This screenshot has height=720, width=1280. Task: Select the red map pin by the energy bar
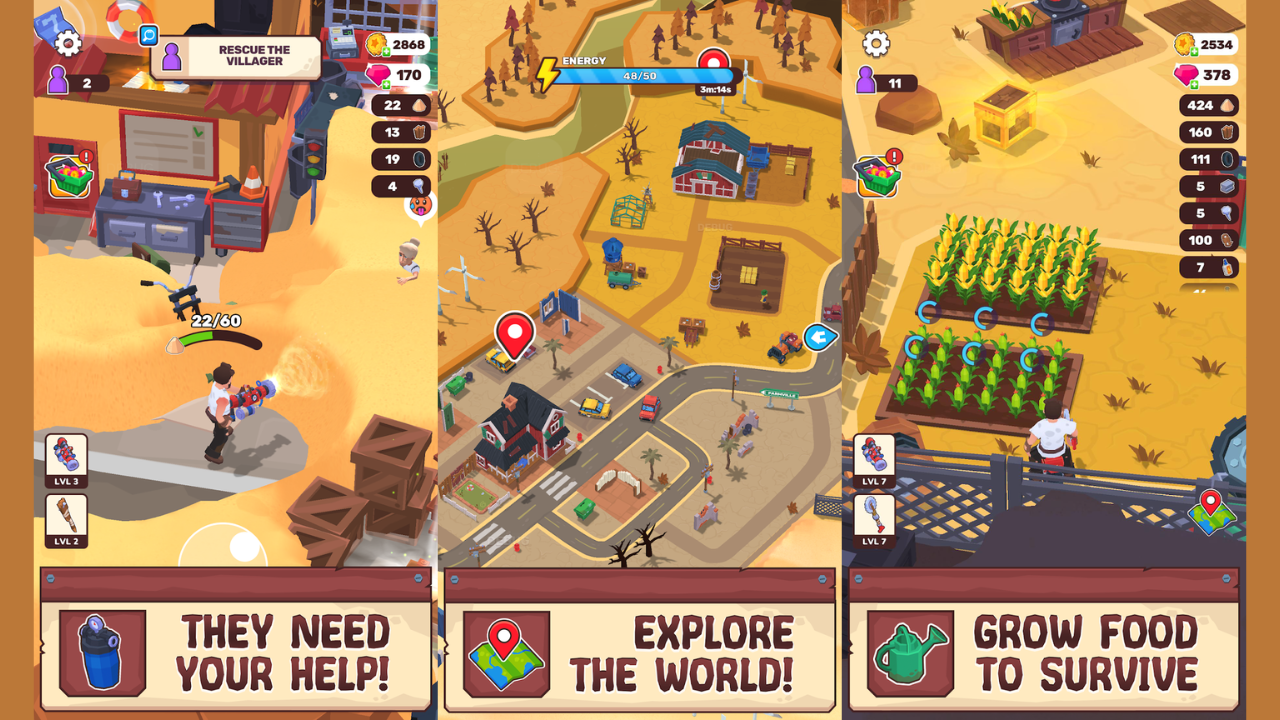coord(714,64)
